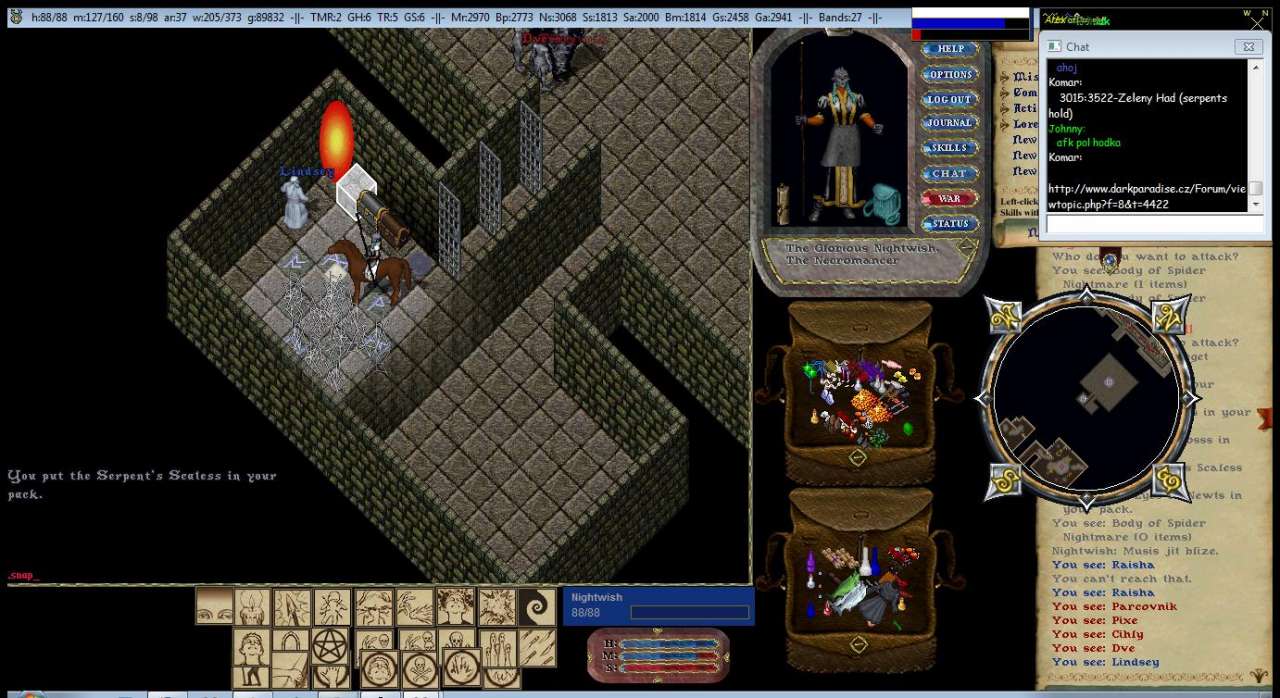The height and width of the screenshot is (698, 1280).
Task: Cast the skull and crossbones circle spell
Action: click(420, 668)
